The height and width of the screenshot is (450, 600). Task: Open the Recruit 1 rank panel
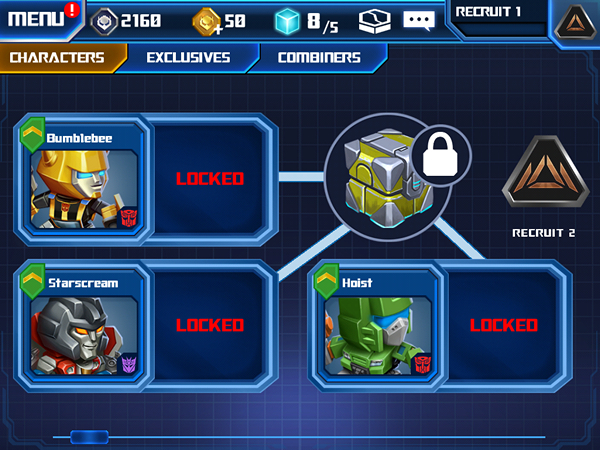click(x=497, y=19)
